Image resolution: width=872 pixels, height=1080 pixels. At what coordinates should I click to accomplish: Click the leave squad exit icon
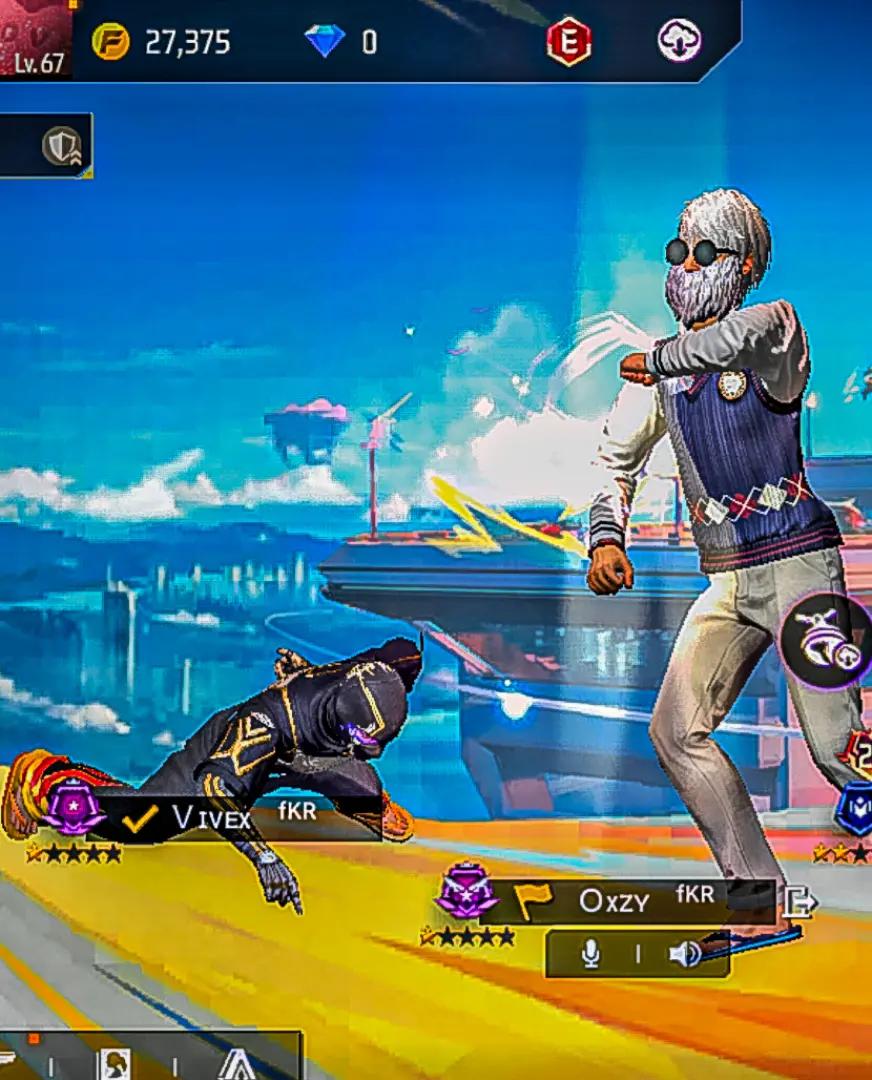tap(799, 902)
